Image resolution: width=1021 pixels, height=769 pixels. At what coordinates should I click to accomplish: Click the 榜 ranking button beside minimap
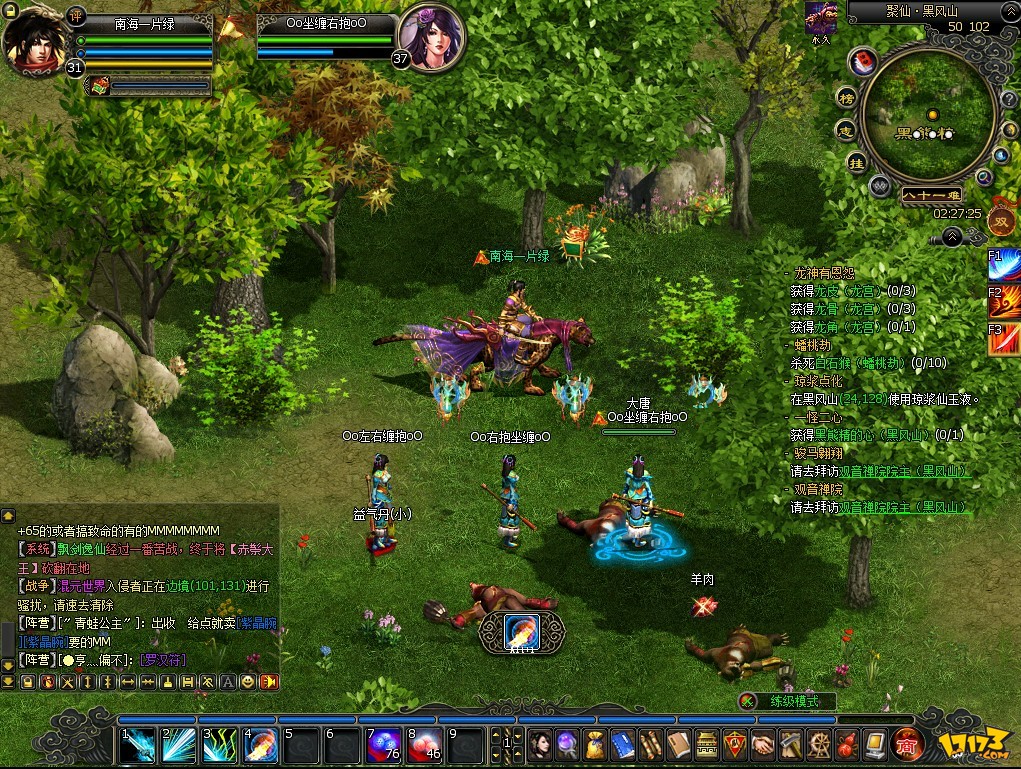pos(847,97)
